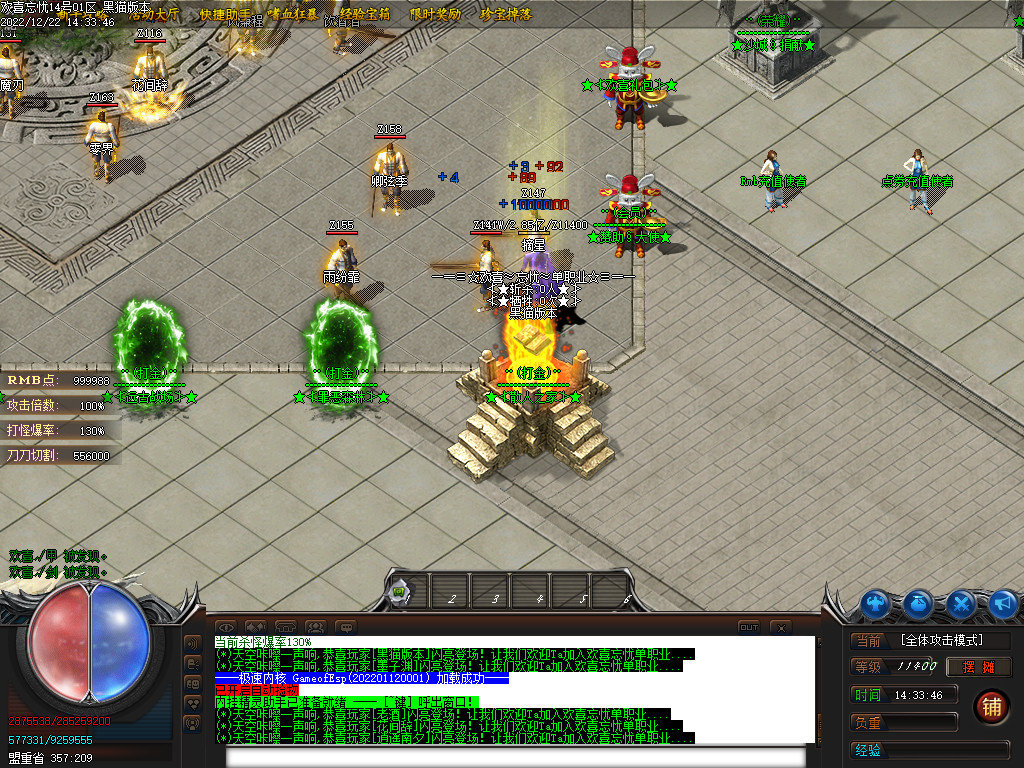Open the 珍宝掉落 treasure drops menu

point(506,15)
